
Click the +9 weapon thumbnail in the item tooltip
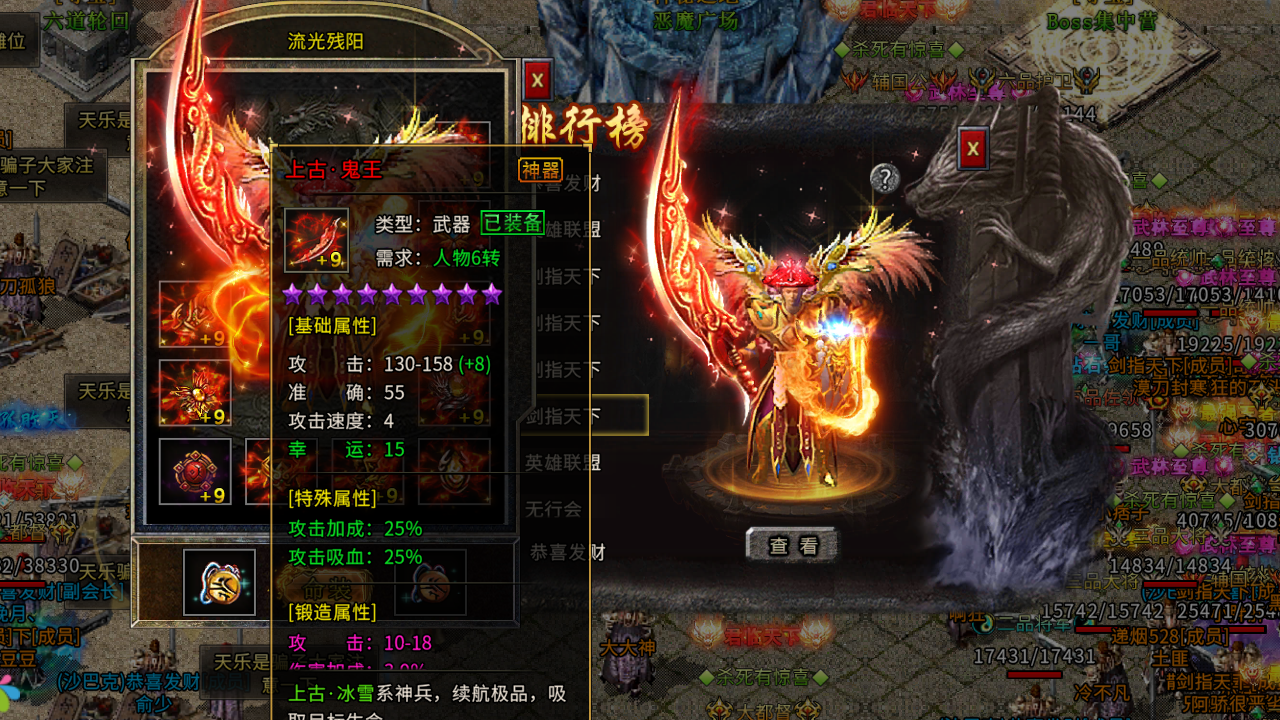pos(315,238)
